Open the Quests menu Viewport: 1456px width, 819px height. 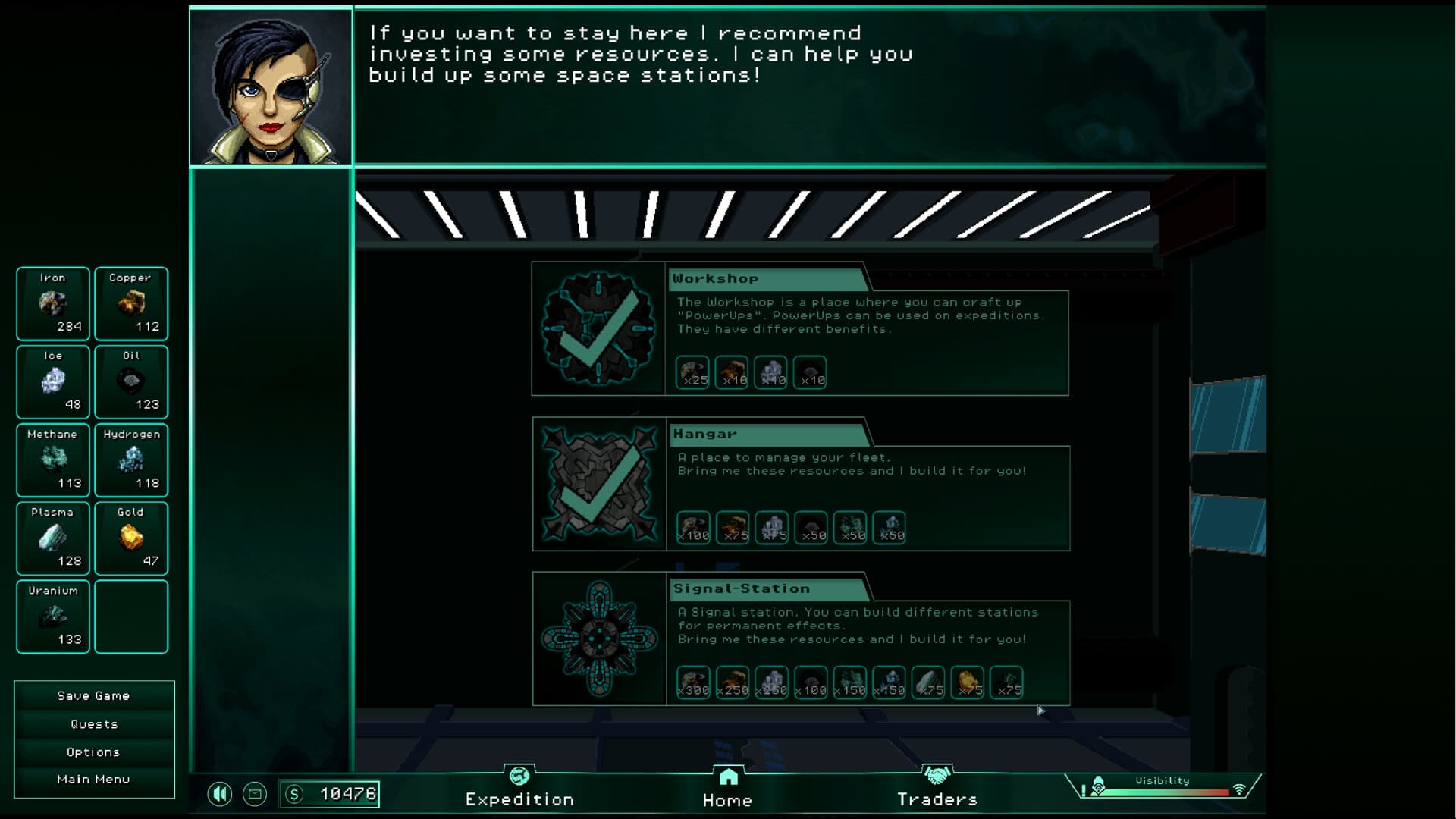(93, 723)
